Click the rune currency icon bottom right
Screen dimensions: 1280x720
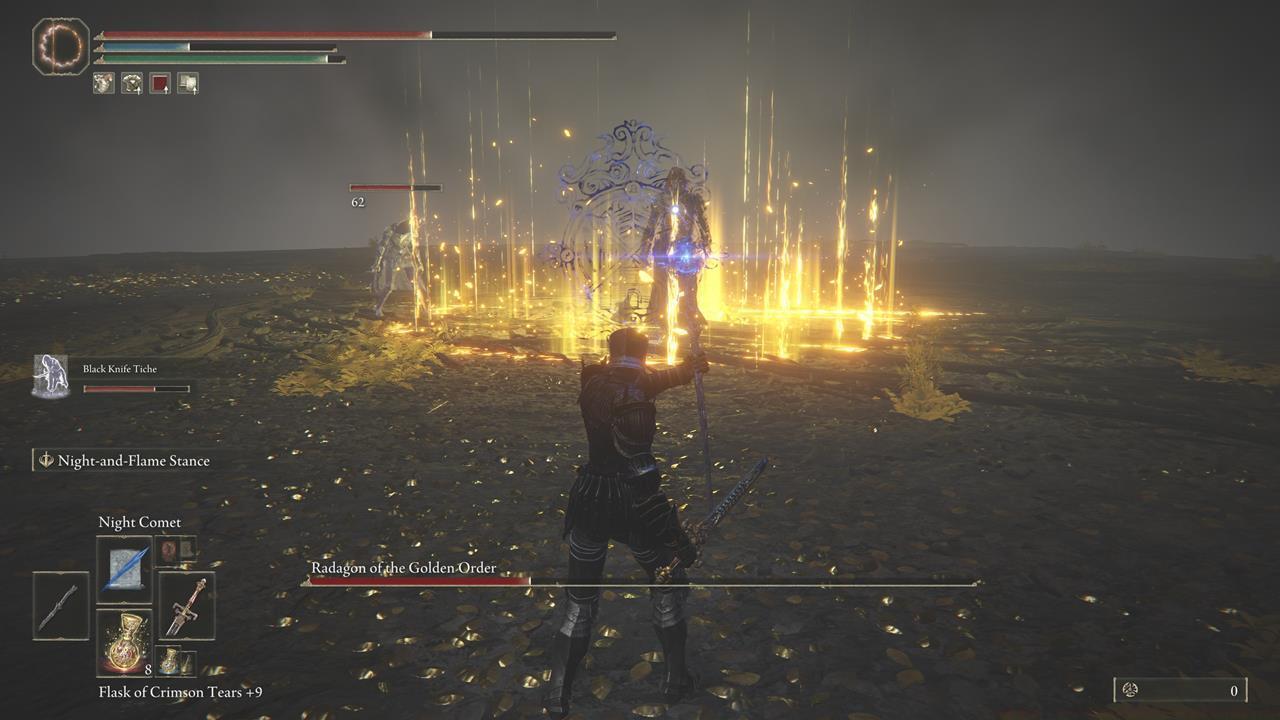[1133, 688]
